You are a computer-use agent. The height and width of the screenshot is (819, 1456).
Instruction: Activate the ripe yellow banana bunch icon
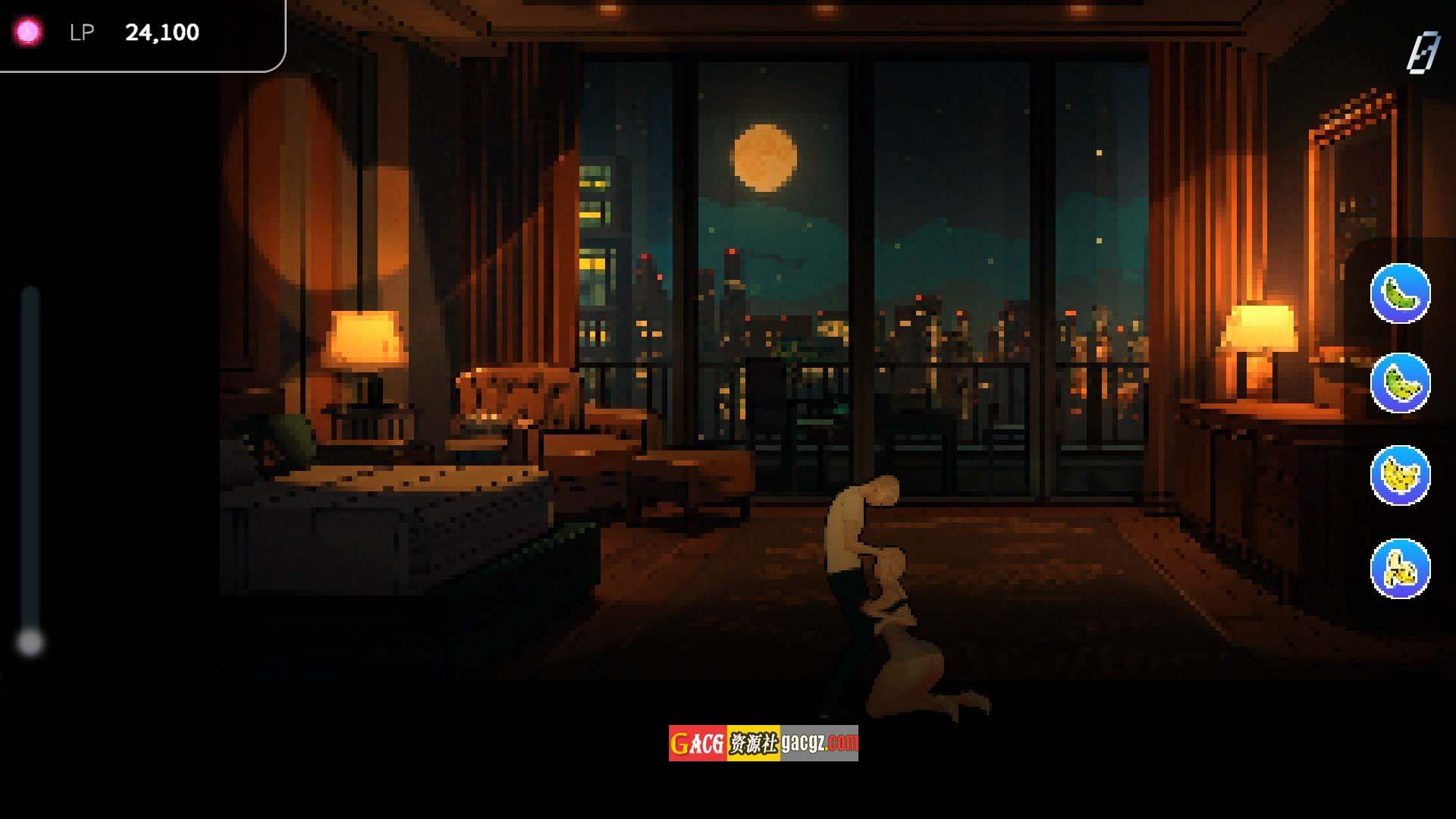click(x=1400, y=475)
